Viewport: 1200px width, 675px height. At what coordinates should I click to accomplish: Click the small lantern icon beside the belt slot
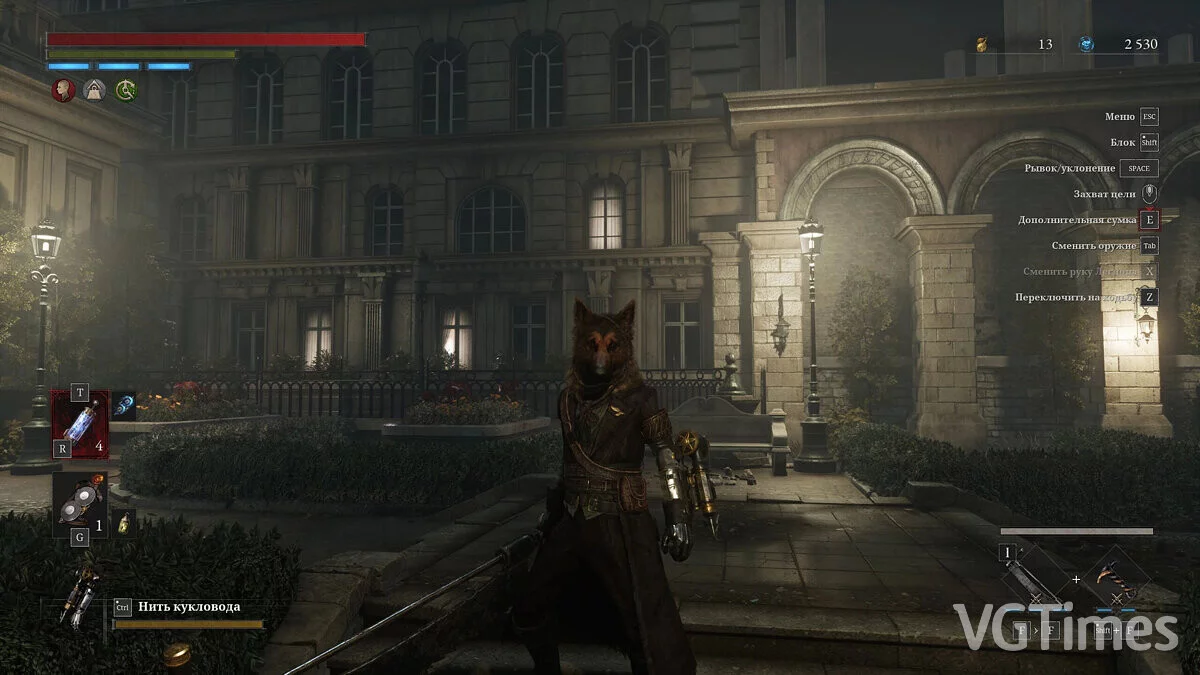click(124, 522)
